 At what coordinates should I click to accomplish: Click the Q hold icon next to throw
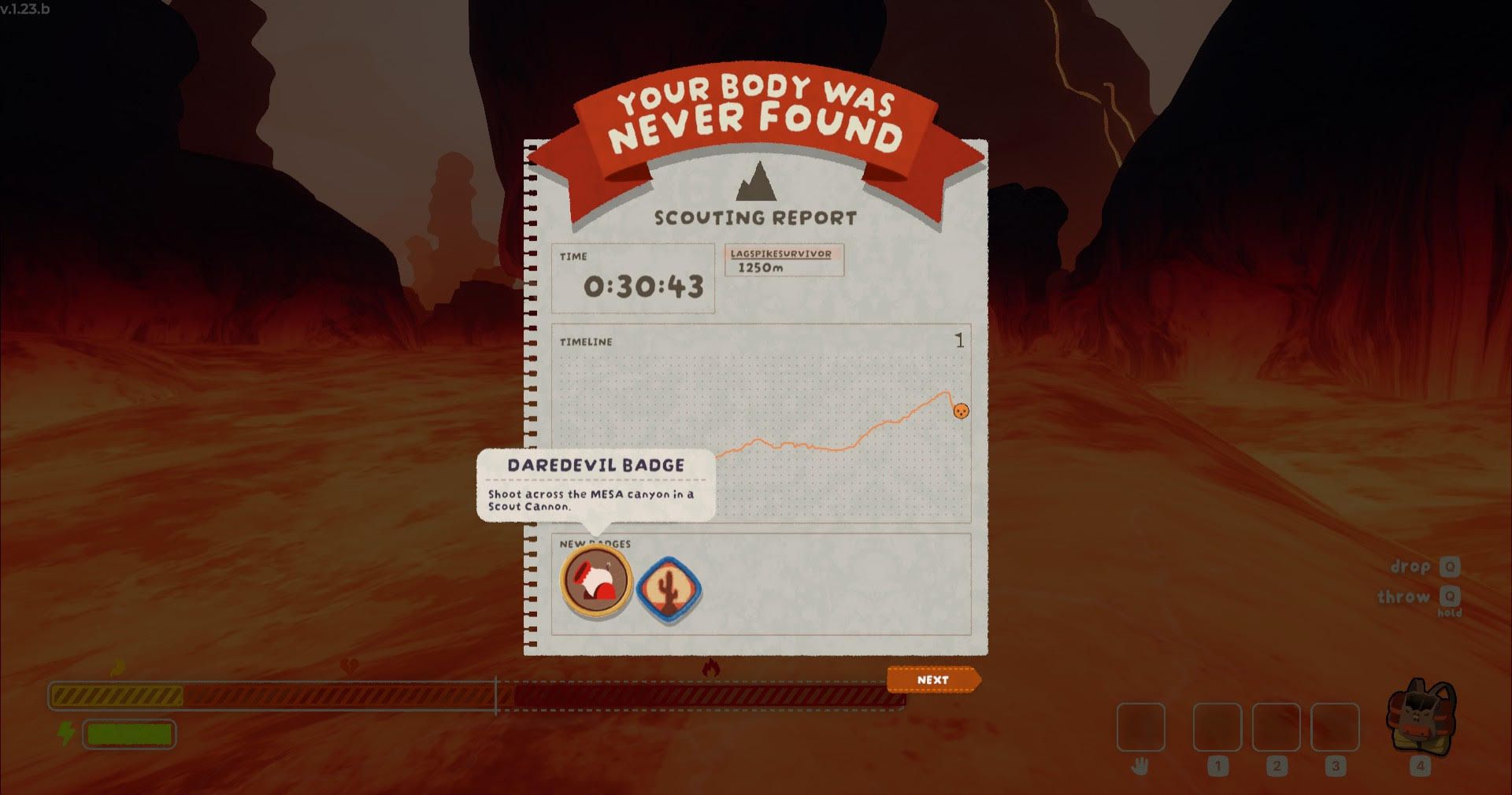tap(1451, 597)
